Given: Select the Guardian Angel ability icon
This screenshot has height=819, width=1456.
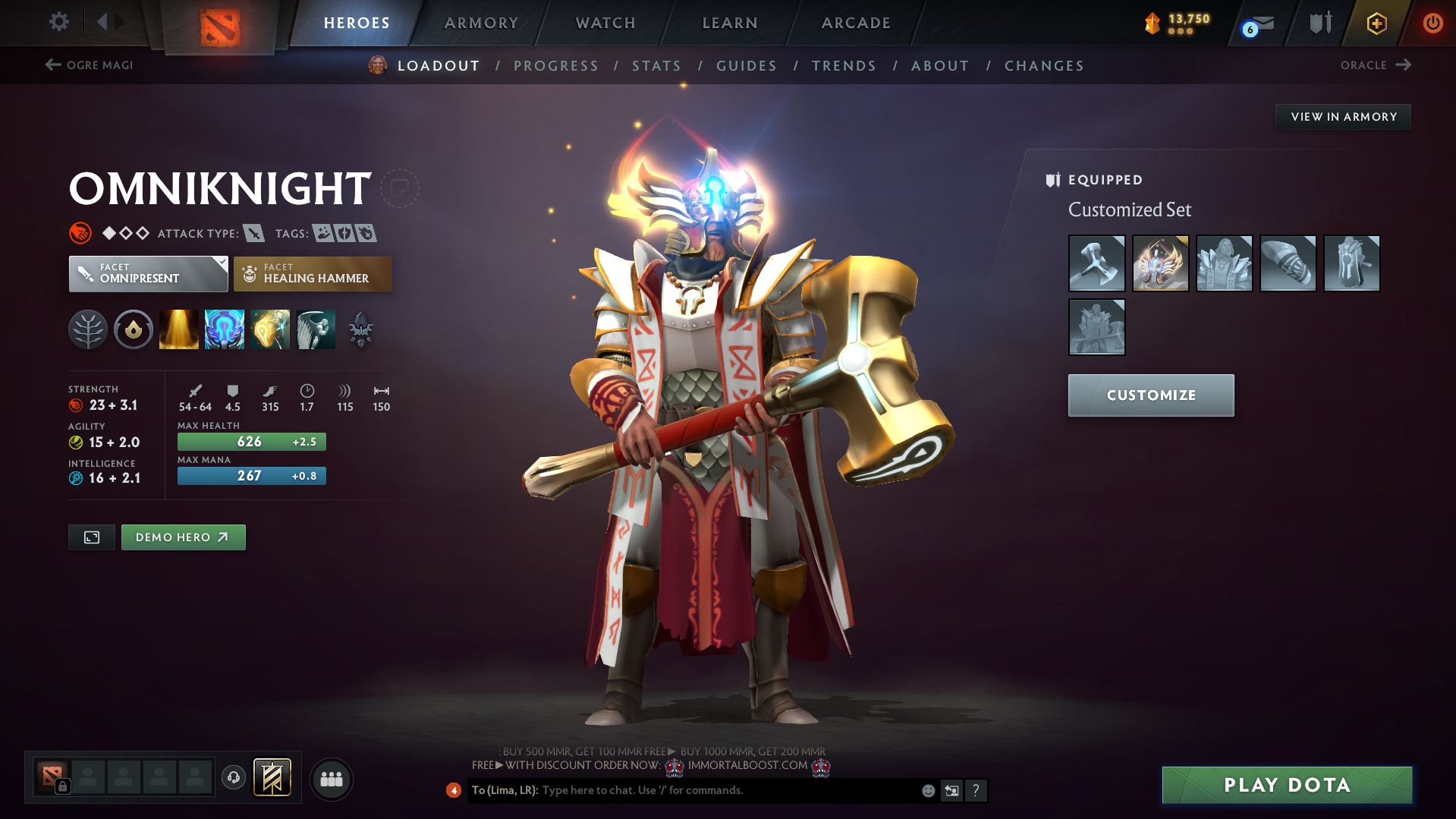Looking at the screenshot, I should (316, 329).
